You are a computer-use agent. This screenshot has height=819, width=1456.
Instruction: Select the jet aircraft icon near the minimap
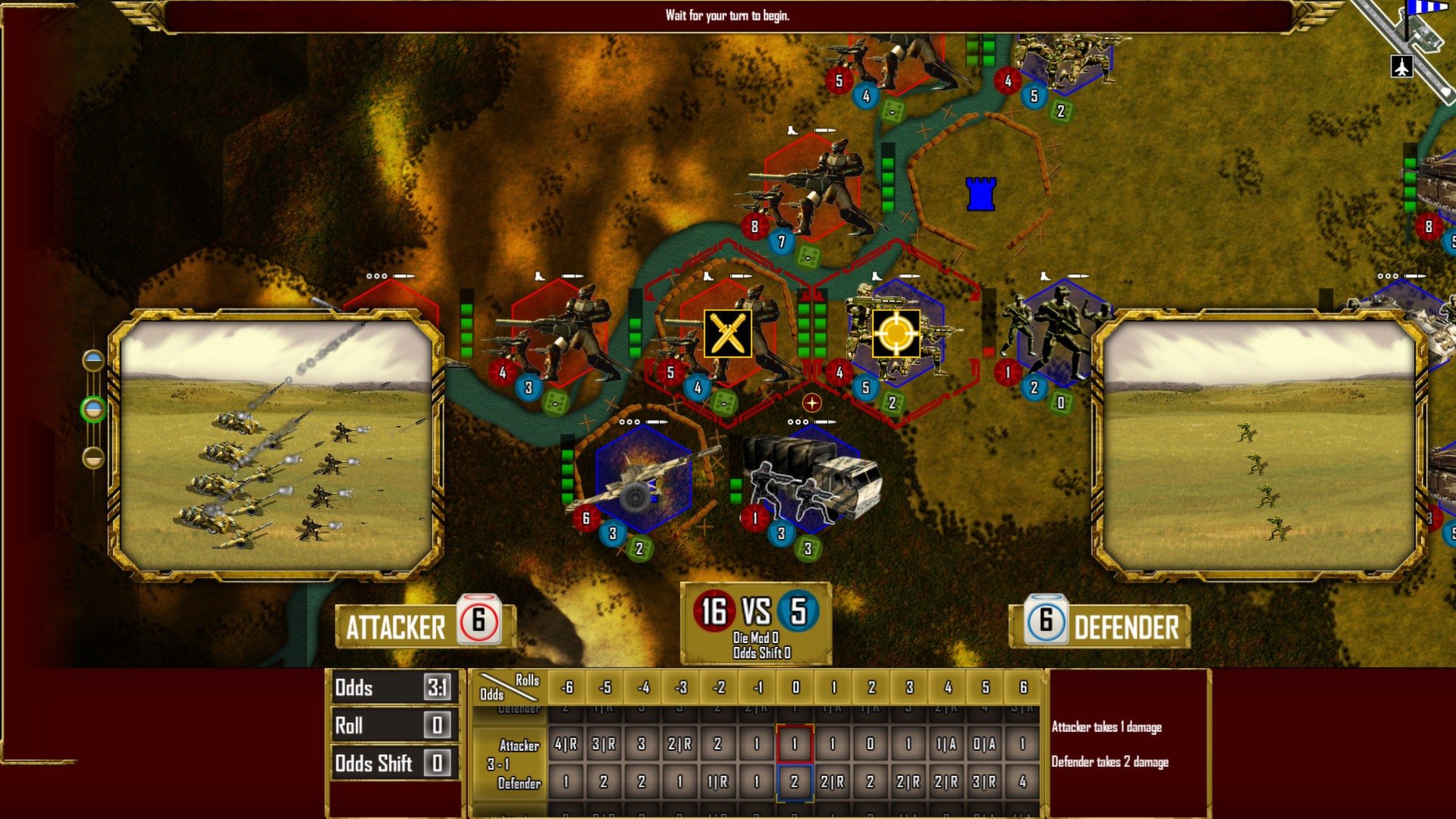click(x=1402, y=67)
